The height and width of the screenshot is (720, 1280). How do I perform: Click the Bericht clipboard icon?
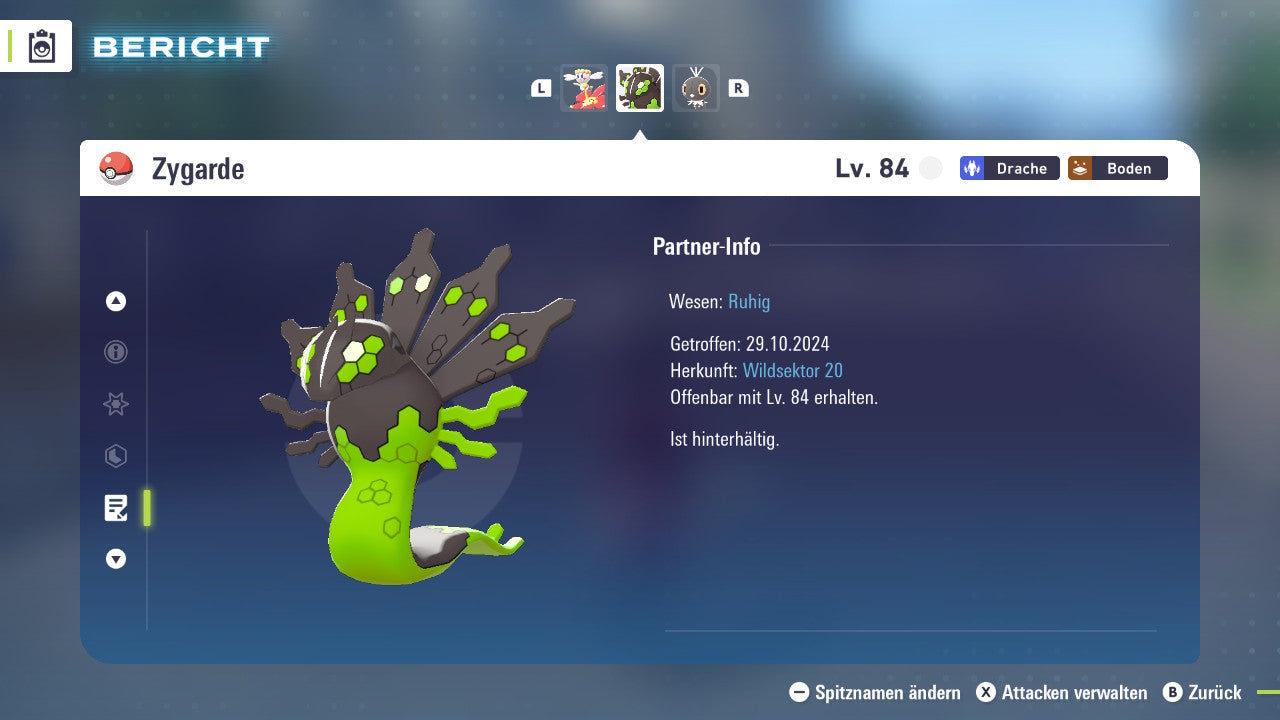pos(42,46)
